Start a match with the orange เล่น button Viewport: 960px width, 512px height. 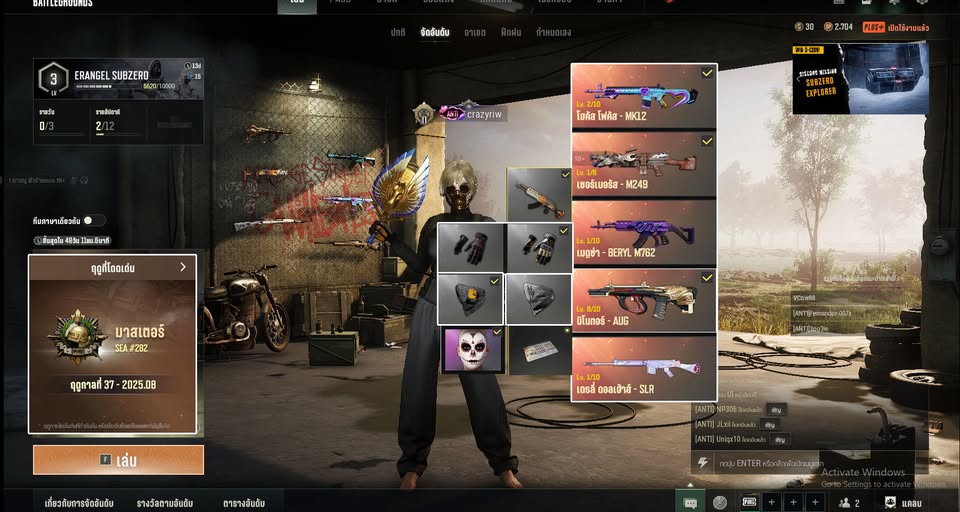(118, 460)
